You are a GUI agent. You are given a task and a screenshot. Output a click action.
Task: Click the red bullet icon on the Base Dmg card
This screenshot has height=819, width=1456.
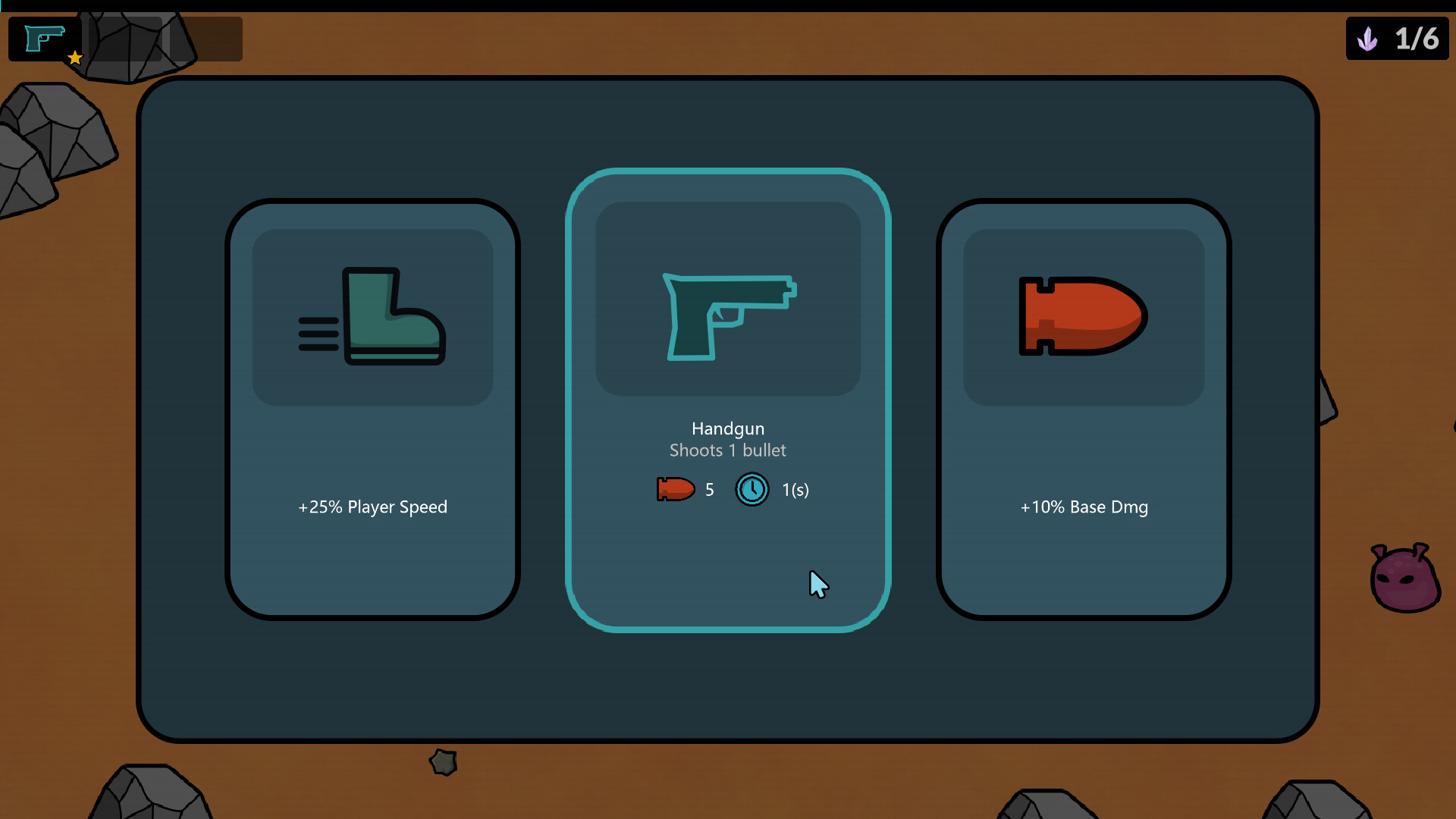click(x=1083, y=317)
